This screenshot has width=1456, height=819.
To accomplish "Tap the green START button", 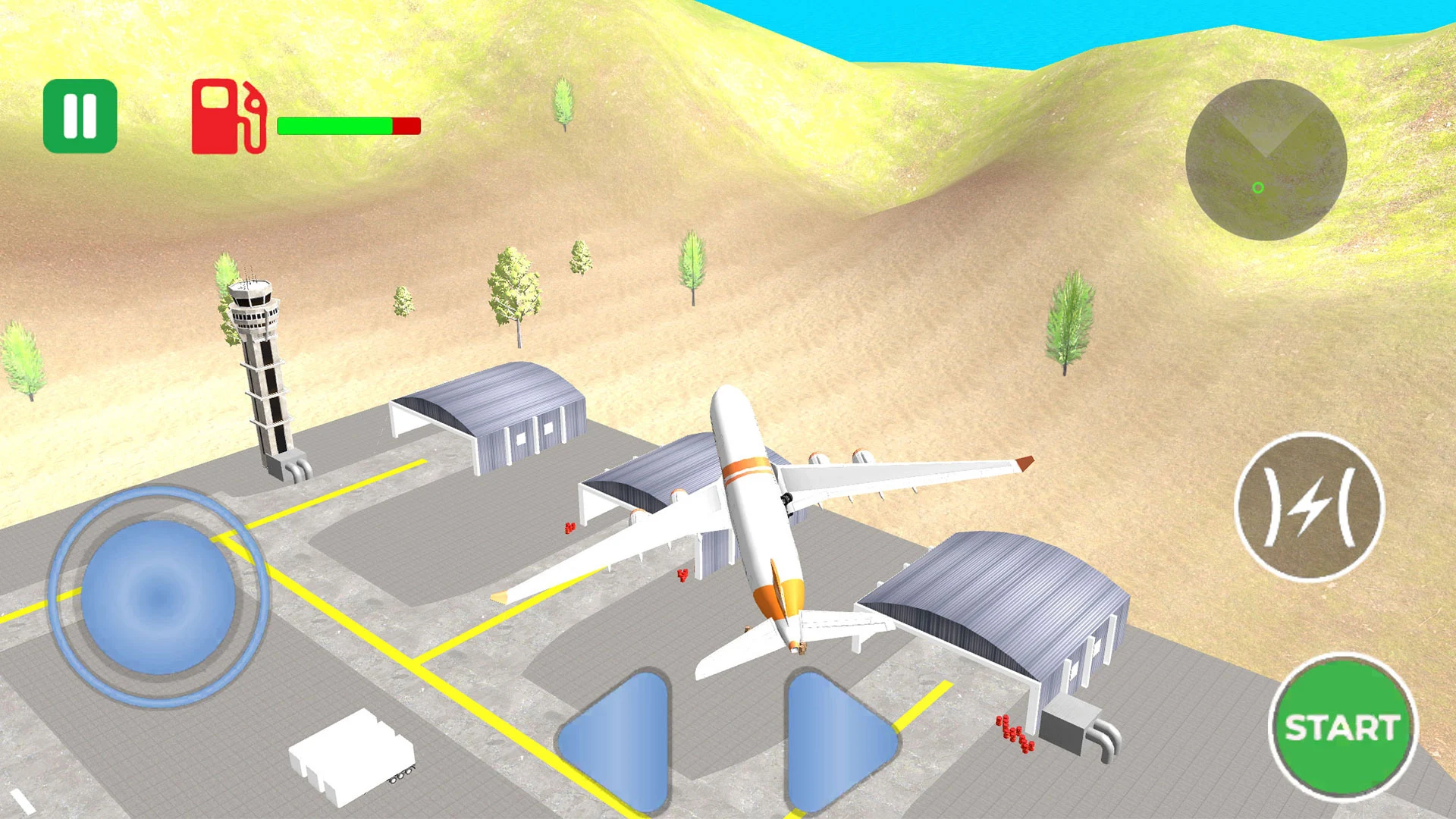I will coord(1341,727).
